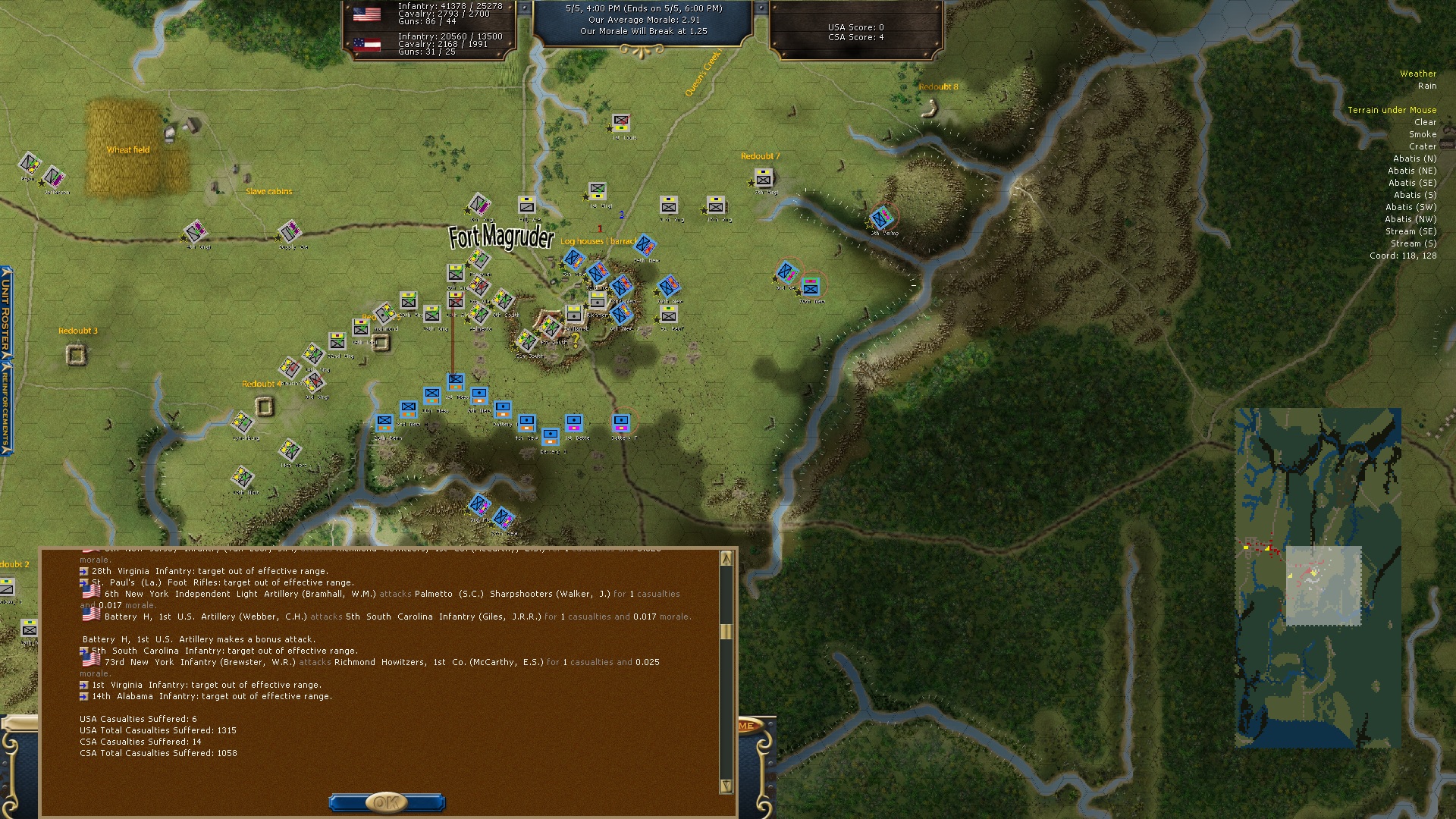This screenshot has width=1456, height=819.
Task: Confirm the combat report with OK
Action: click(387, 802)
